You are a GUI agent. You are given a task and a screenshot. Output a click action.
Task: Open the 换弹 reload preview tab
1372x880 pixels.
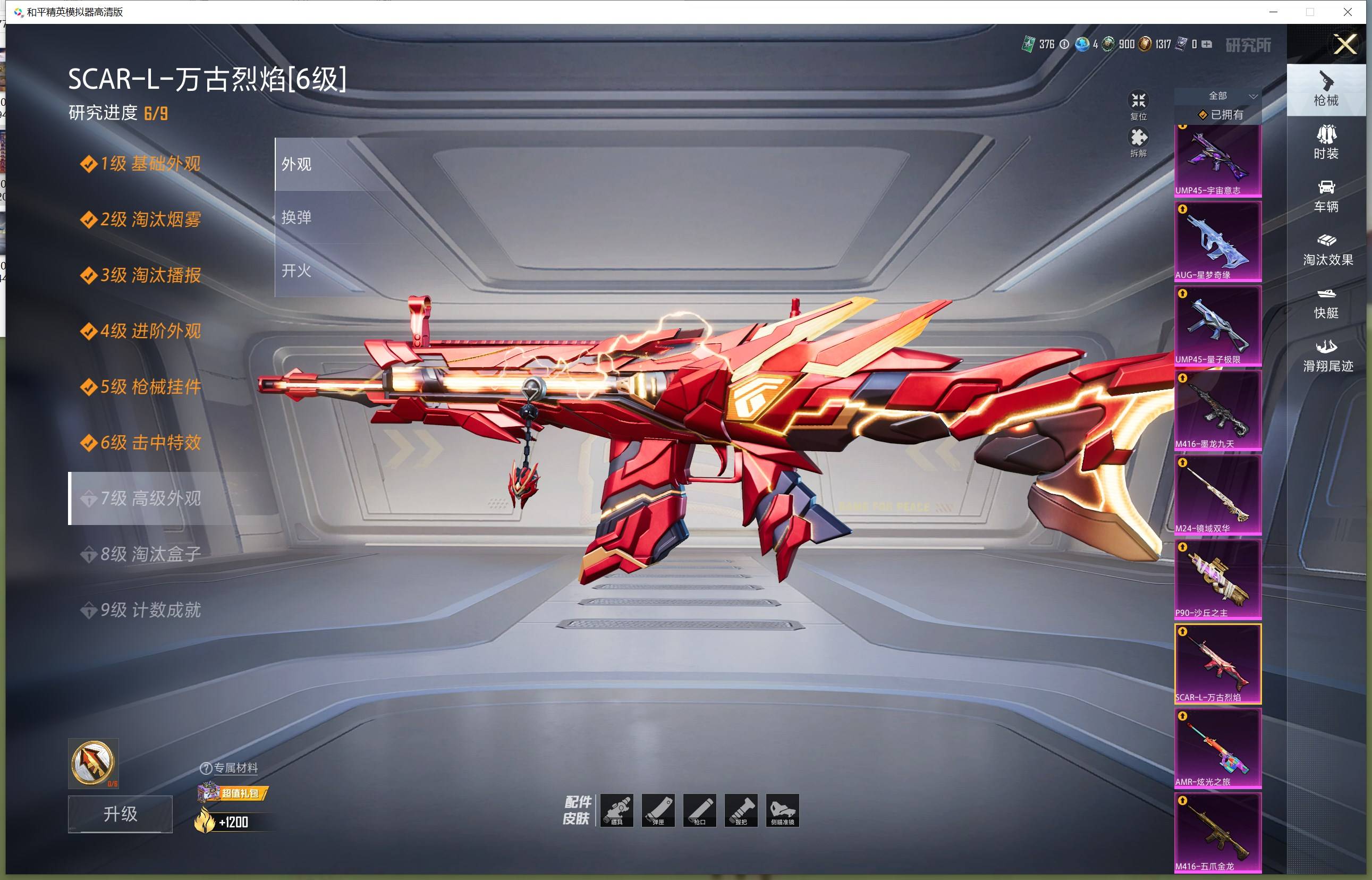coord(297,218)
